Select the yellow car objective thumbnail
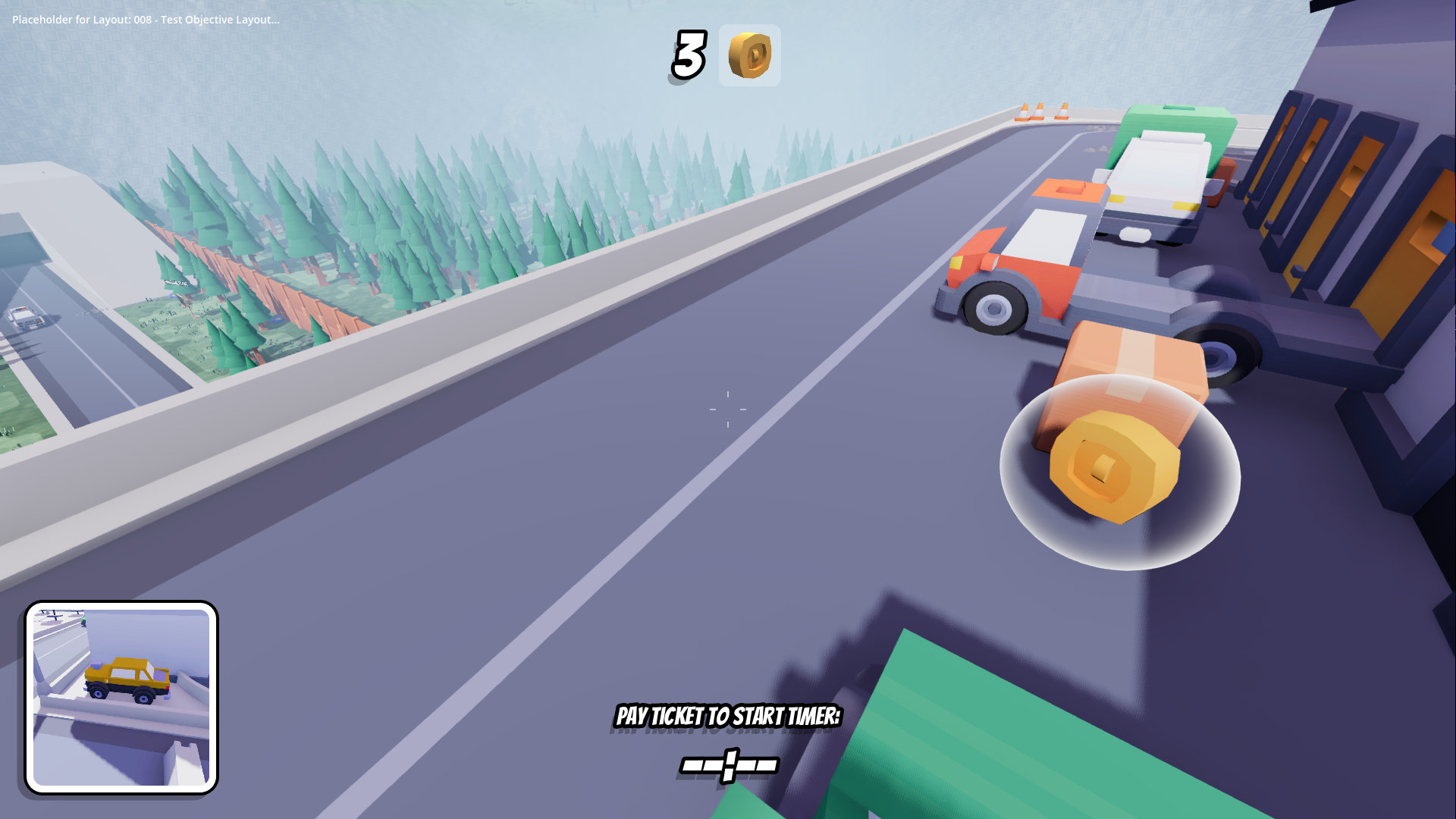This screenshot has height=819, width=1456. point(121,698)
